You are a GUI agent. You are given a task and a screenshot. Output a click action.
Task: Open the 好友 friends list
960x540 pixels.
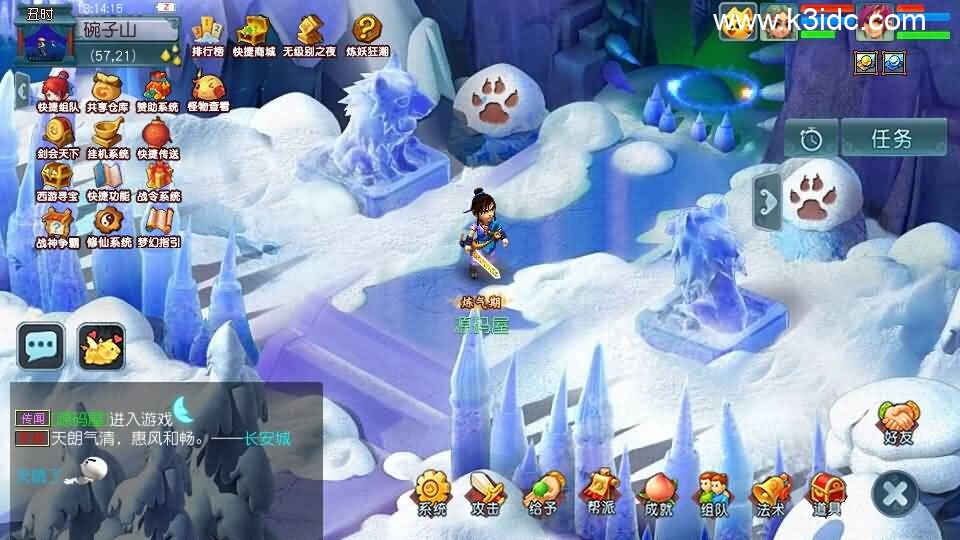[898, 420]
